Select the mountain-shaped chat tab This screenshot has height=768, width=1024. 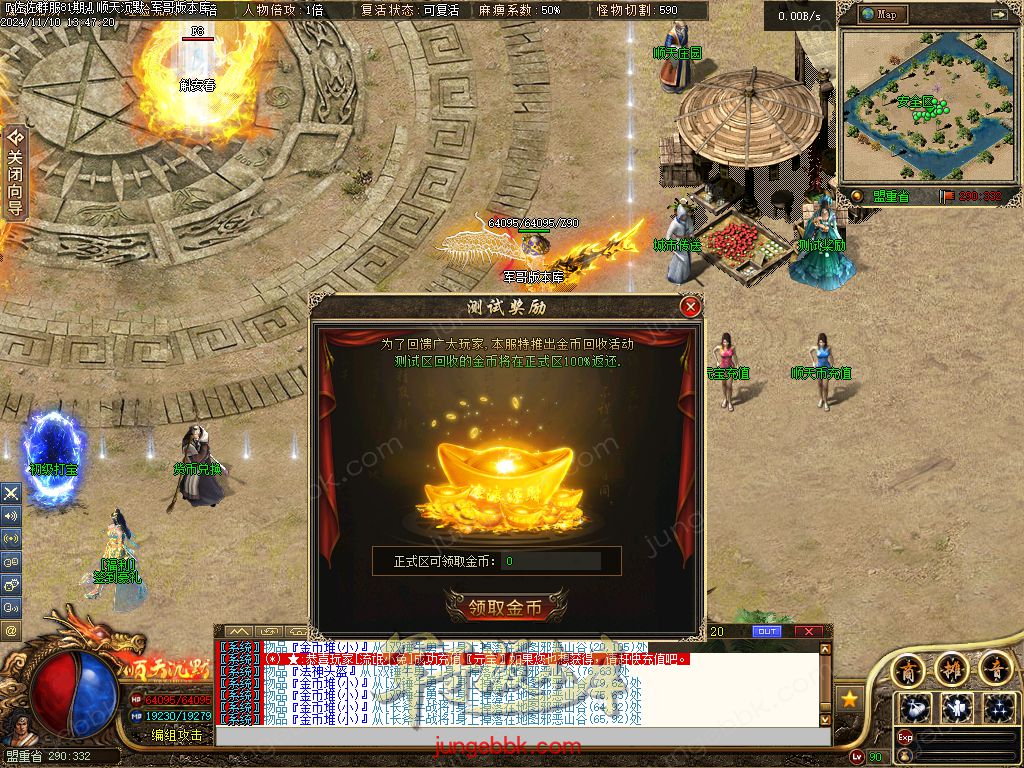click(x=238, y=631)
